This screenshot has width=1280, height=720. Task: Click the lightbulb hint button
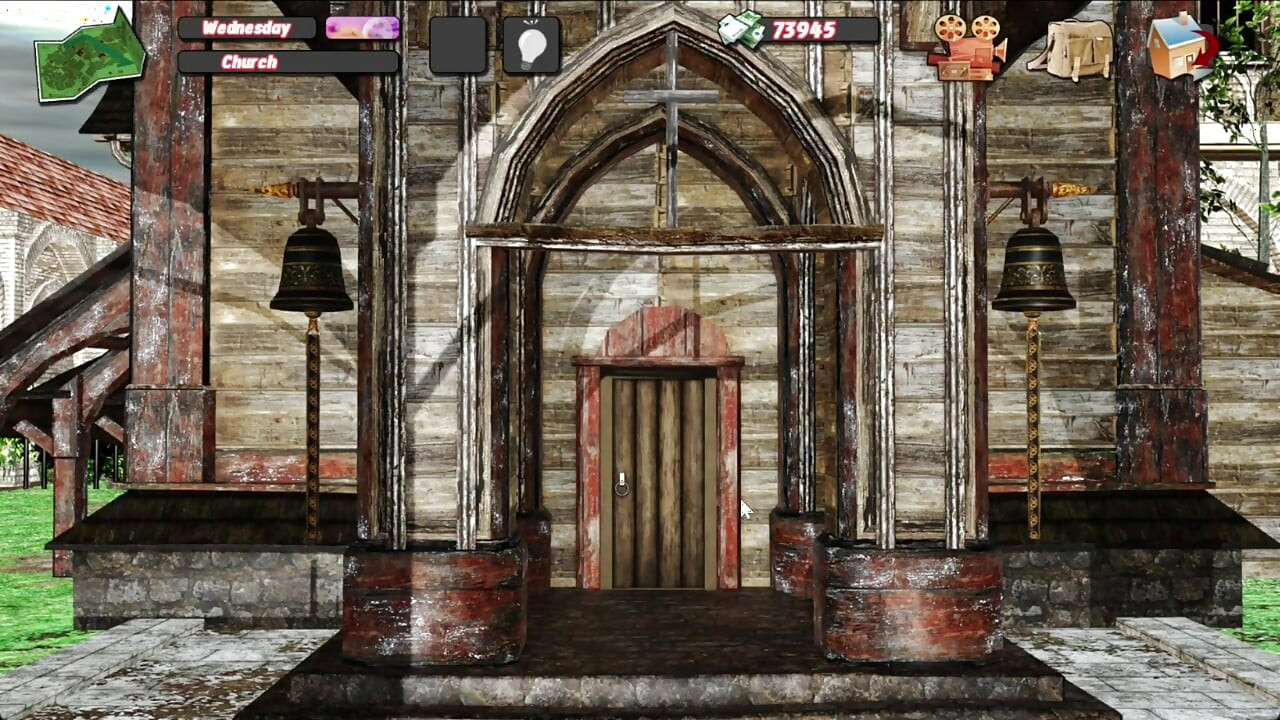[531, 45]
